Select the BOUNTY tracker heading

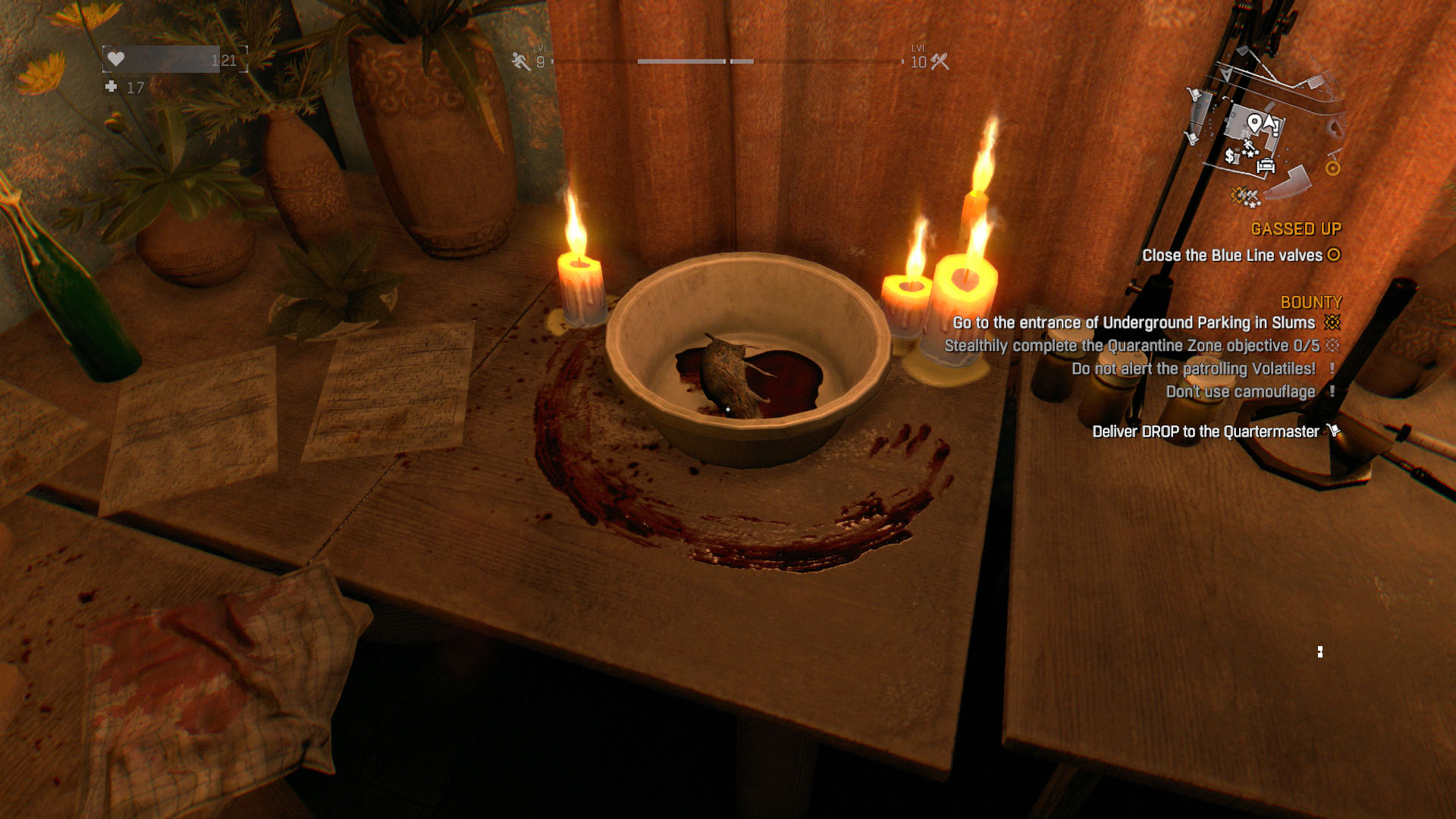point(1310,303)
